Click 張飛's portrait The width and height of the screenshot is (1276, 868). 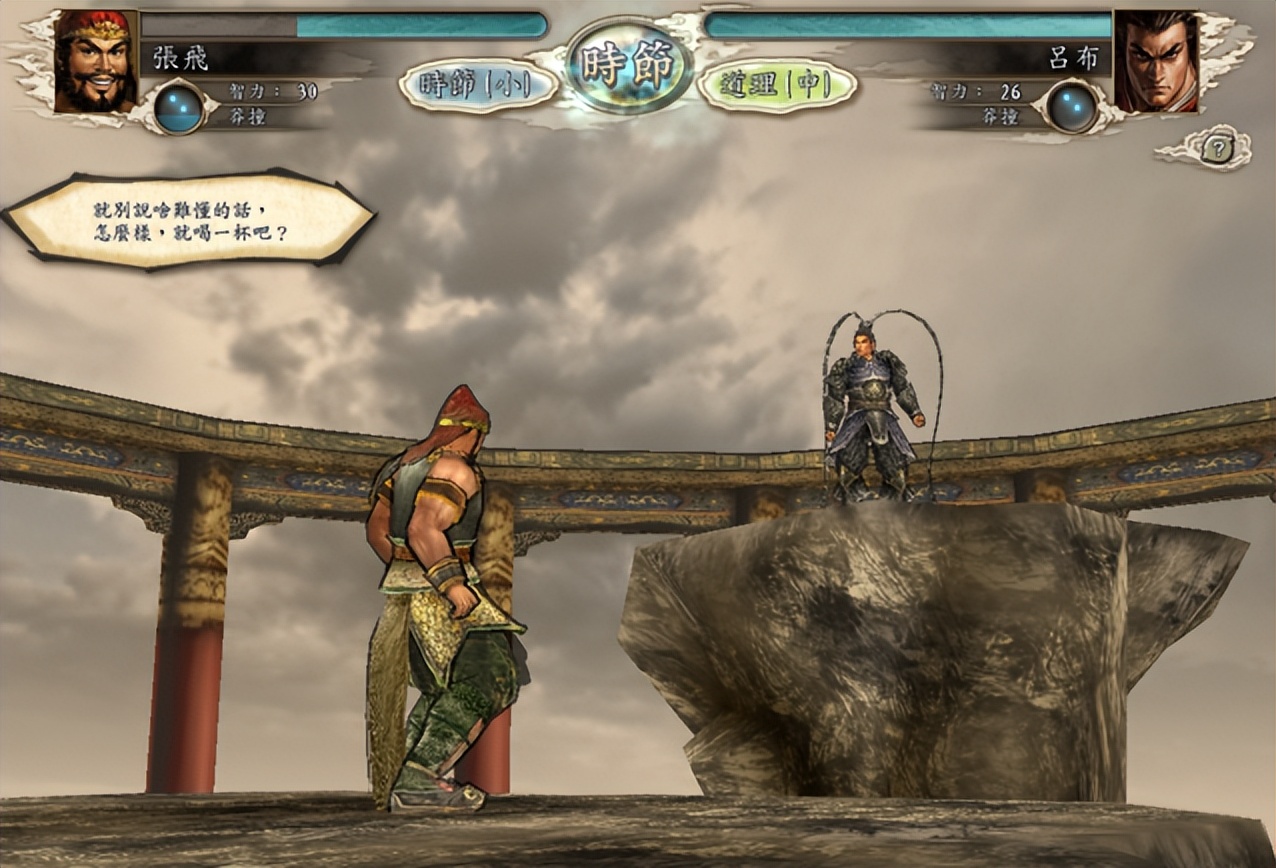[96, 61]
